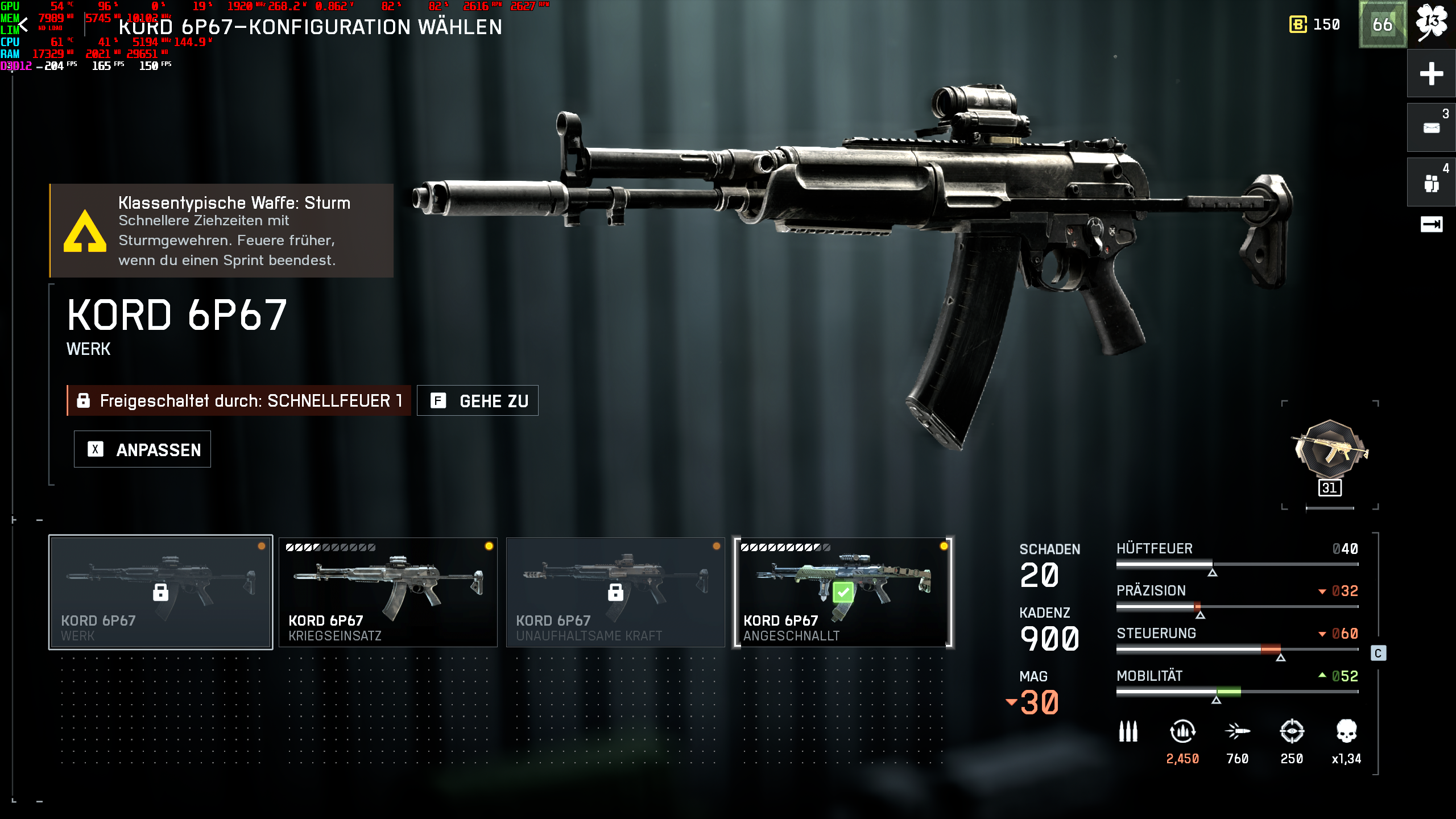This screenshot has width=1456, height=819.
Task: Go back with the top-left arrow
Action: coord(23,26)
